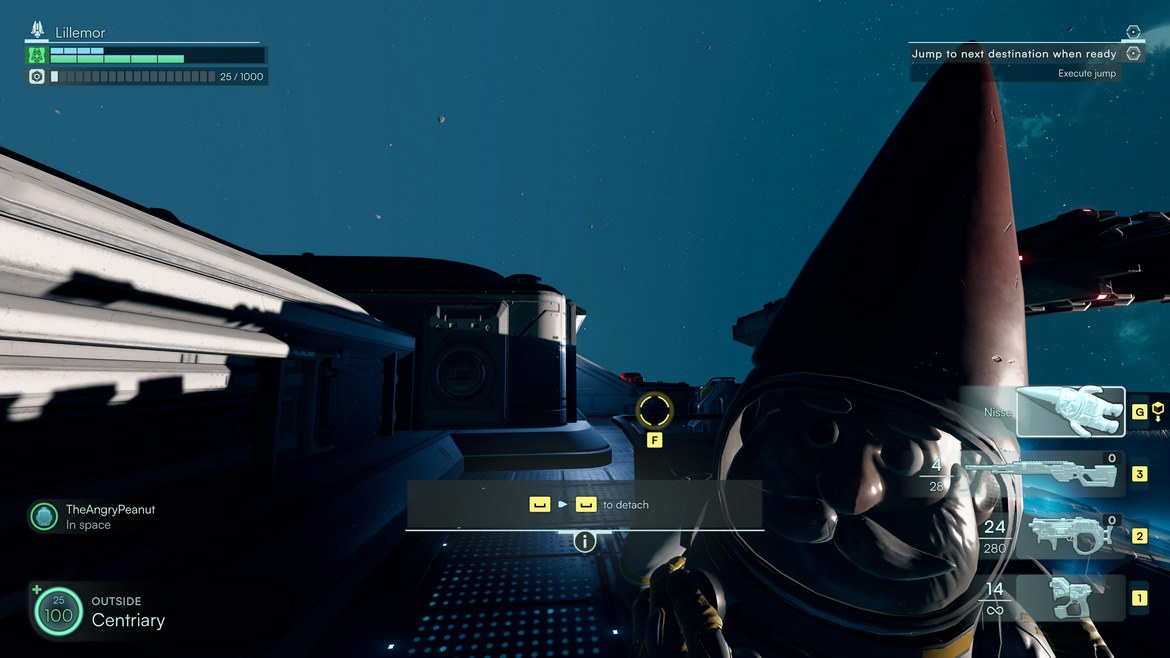Viewport: 1170px width, 658px height.
Task: Open the jump-to-next-destination objective tracker
Action: point(1014,54)
